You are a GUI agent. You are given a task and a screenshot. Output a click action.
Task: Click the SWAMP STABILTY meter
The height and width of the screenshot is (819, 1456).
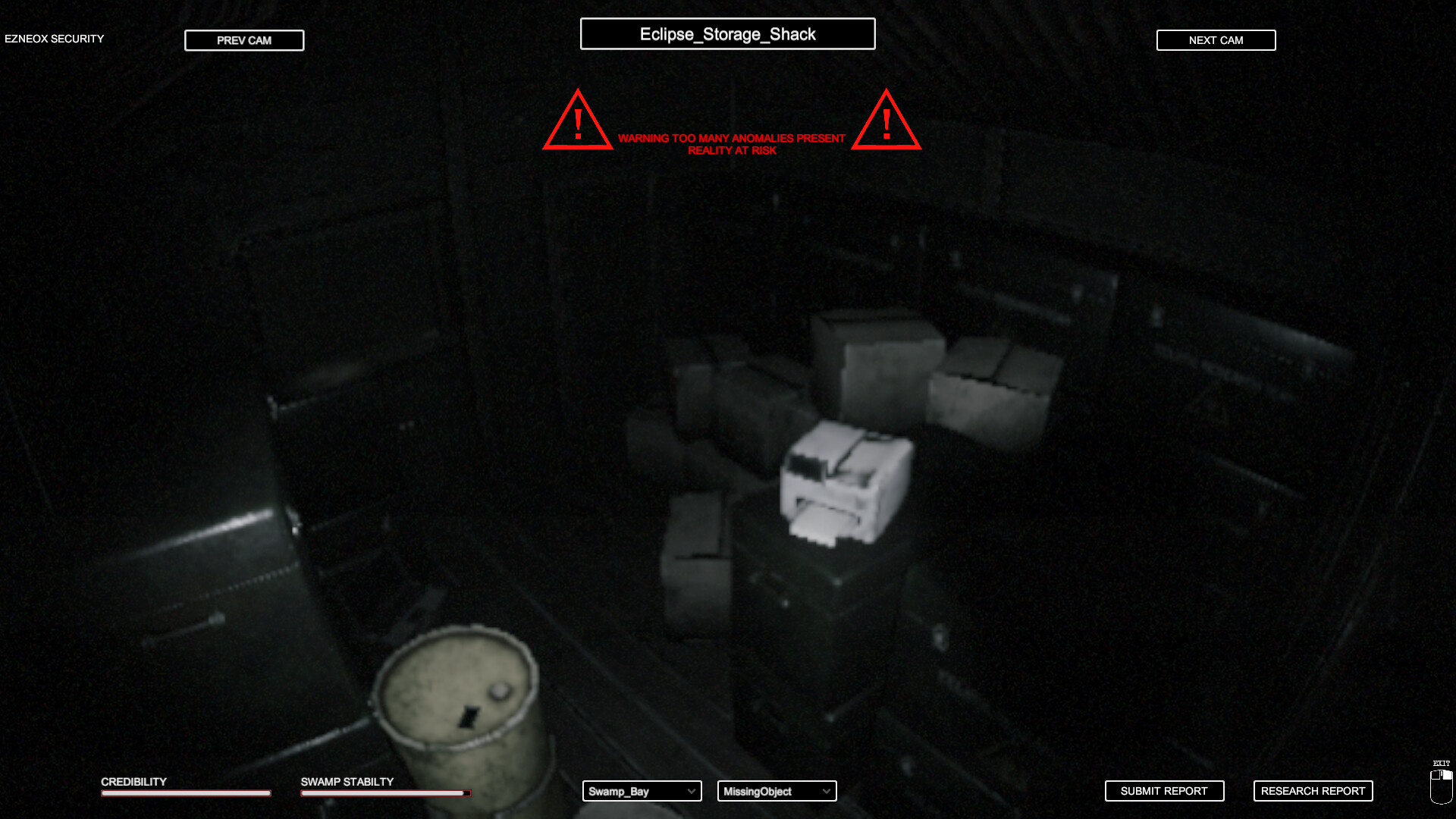385,793
